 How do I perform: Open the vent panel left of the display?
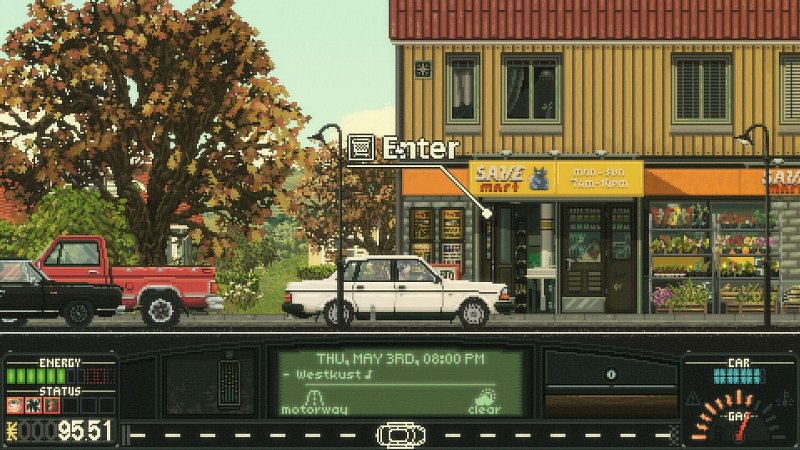tap(229, 381)
